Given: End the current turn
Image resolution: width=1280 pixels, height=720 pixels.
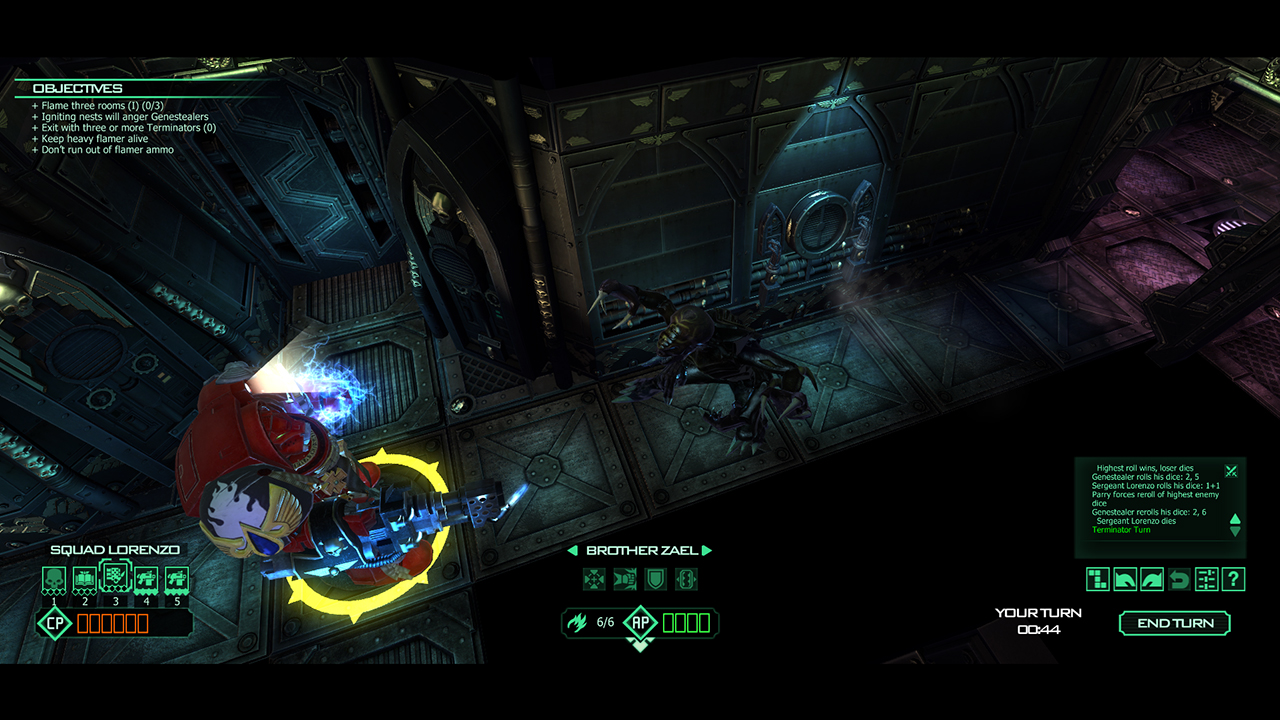Looking at the screenshot, I should click(x=1175, y=623).
